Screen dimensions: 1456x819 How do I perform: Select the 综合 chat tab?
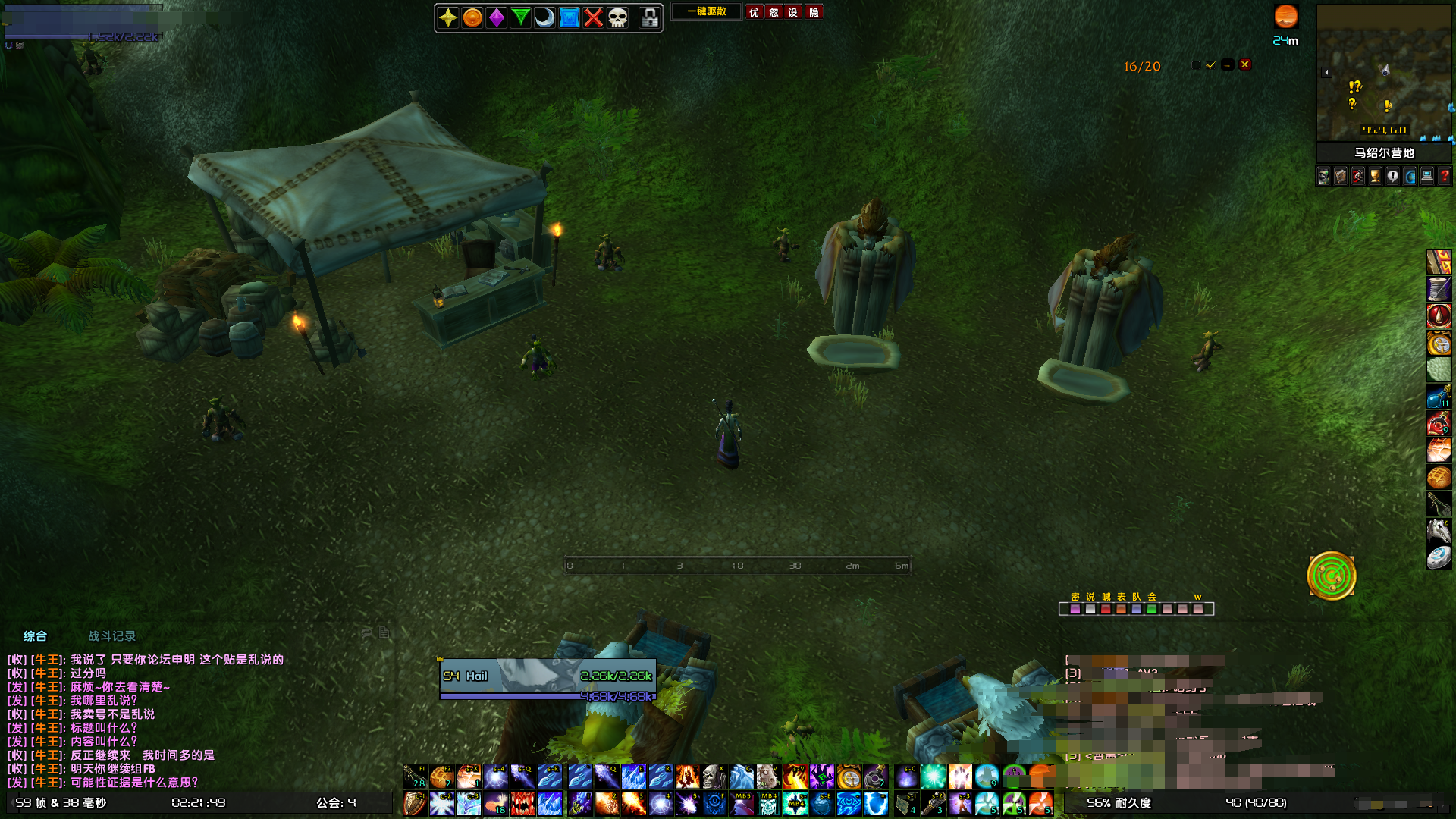tap(35, 636)
